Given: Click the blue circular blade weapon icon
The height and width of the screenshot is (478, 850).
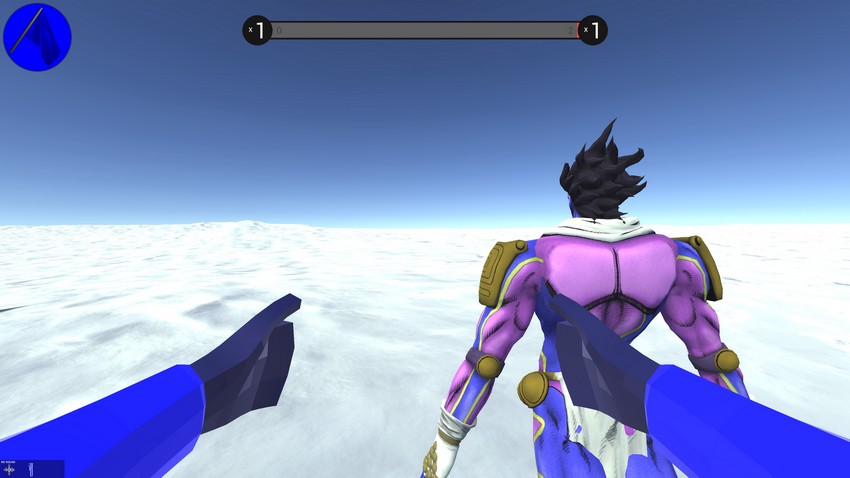Looking at the screenshot, I should pos(37,37).
